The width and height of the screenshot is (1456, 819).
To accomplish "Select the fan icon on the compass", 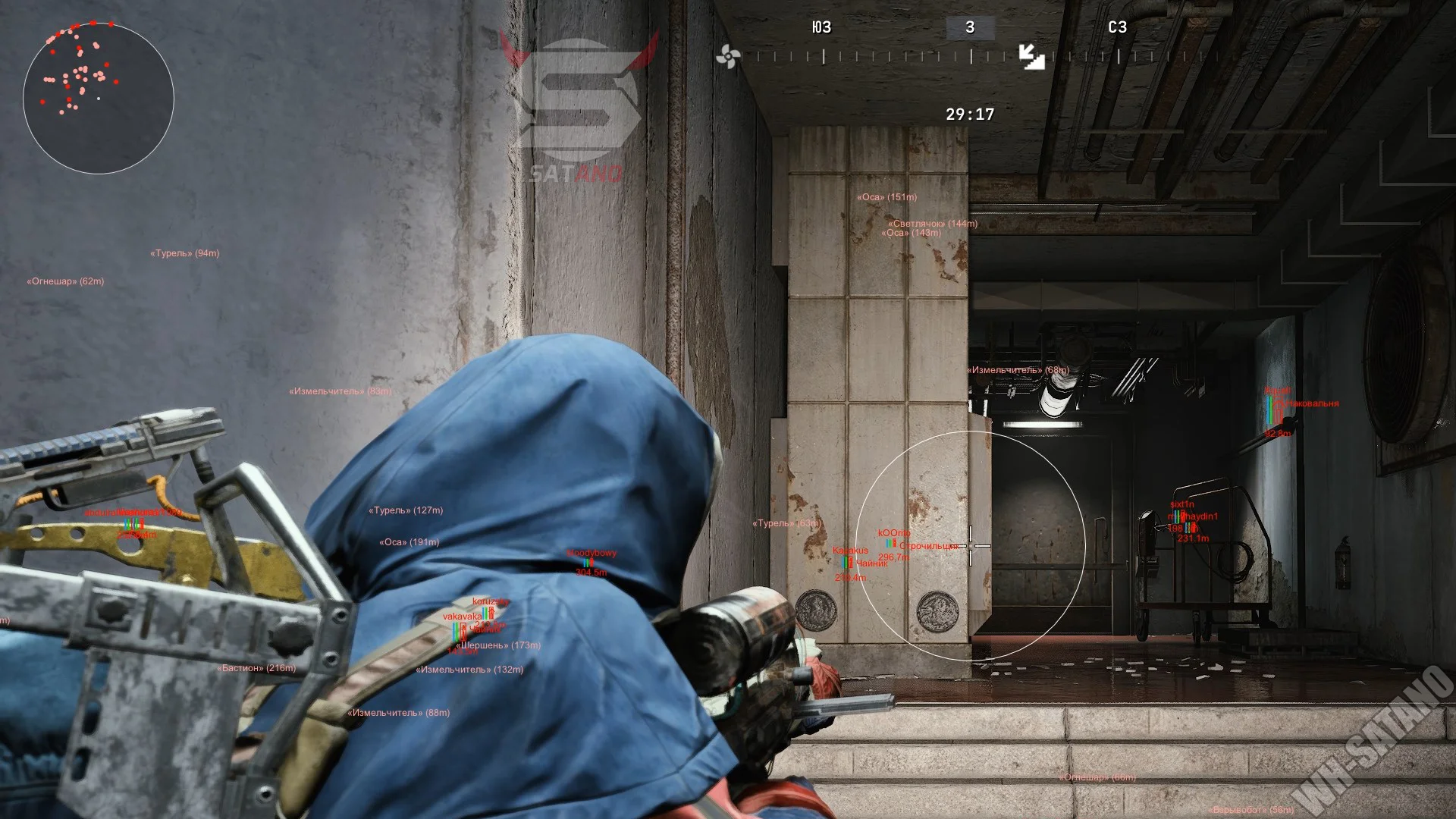I will pos(727,56).
